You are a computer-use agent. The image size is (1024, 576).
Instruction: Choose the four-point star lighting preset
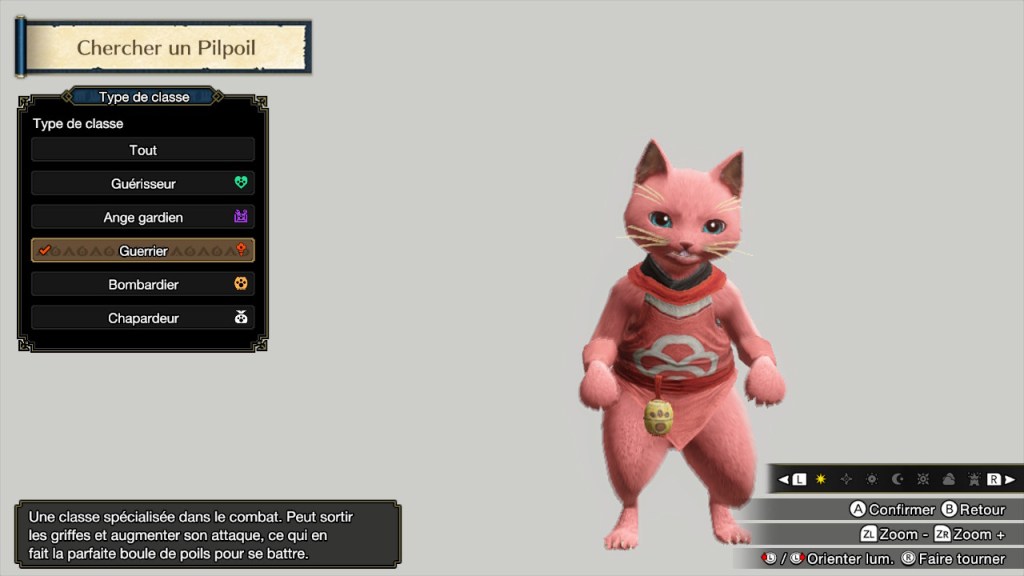pos(847,479)
